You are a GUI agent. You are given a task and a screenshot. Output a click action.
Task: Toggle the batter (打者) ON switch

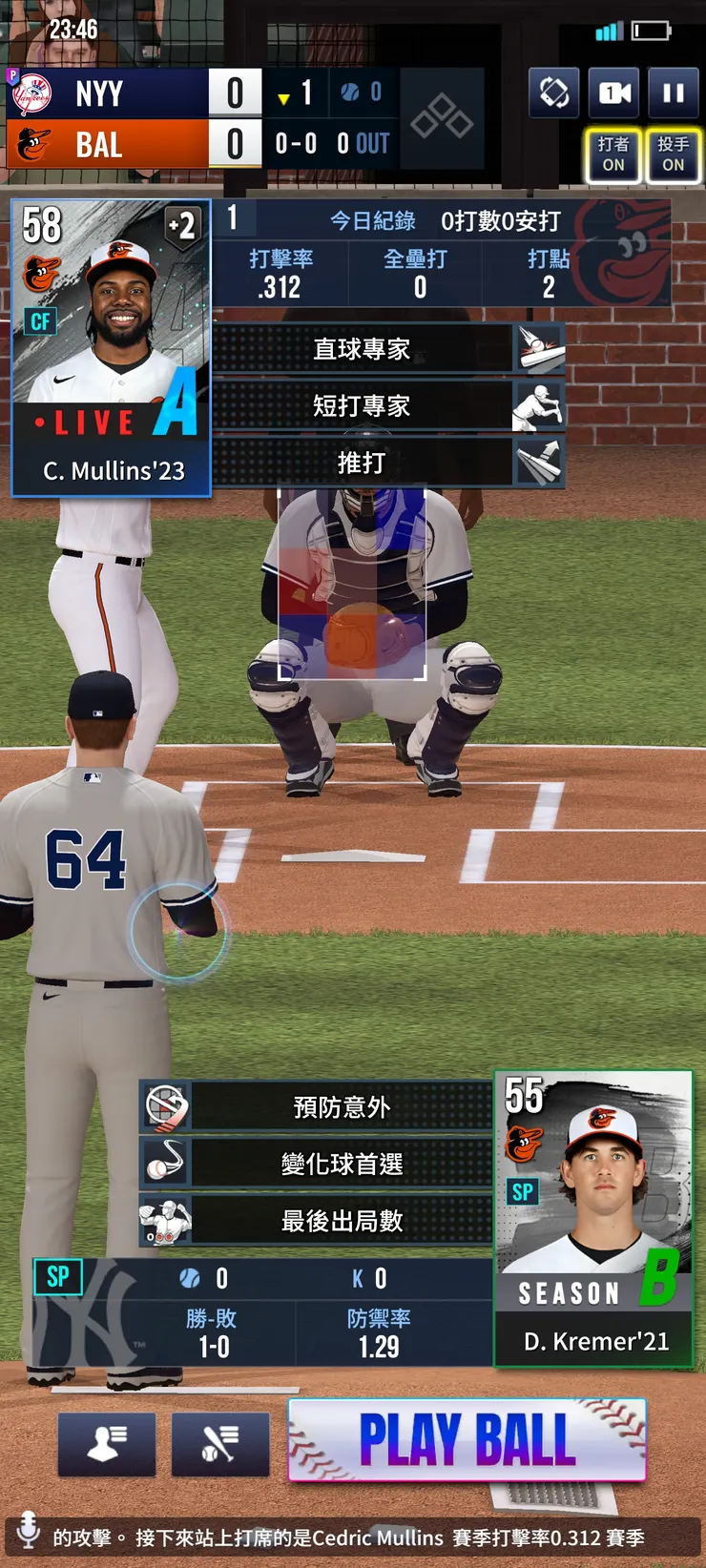[613, 155]
